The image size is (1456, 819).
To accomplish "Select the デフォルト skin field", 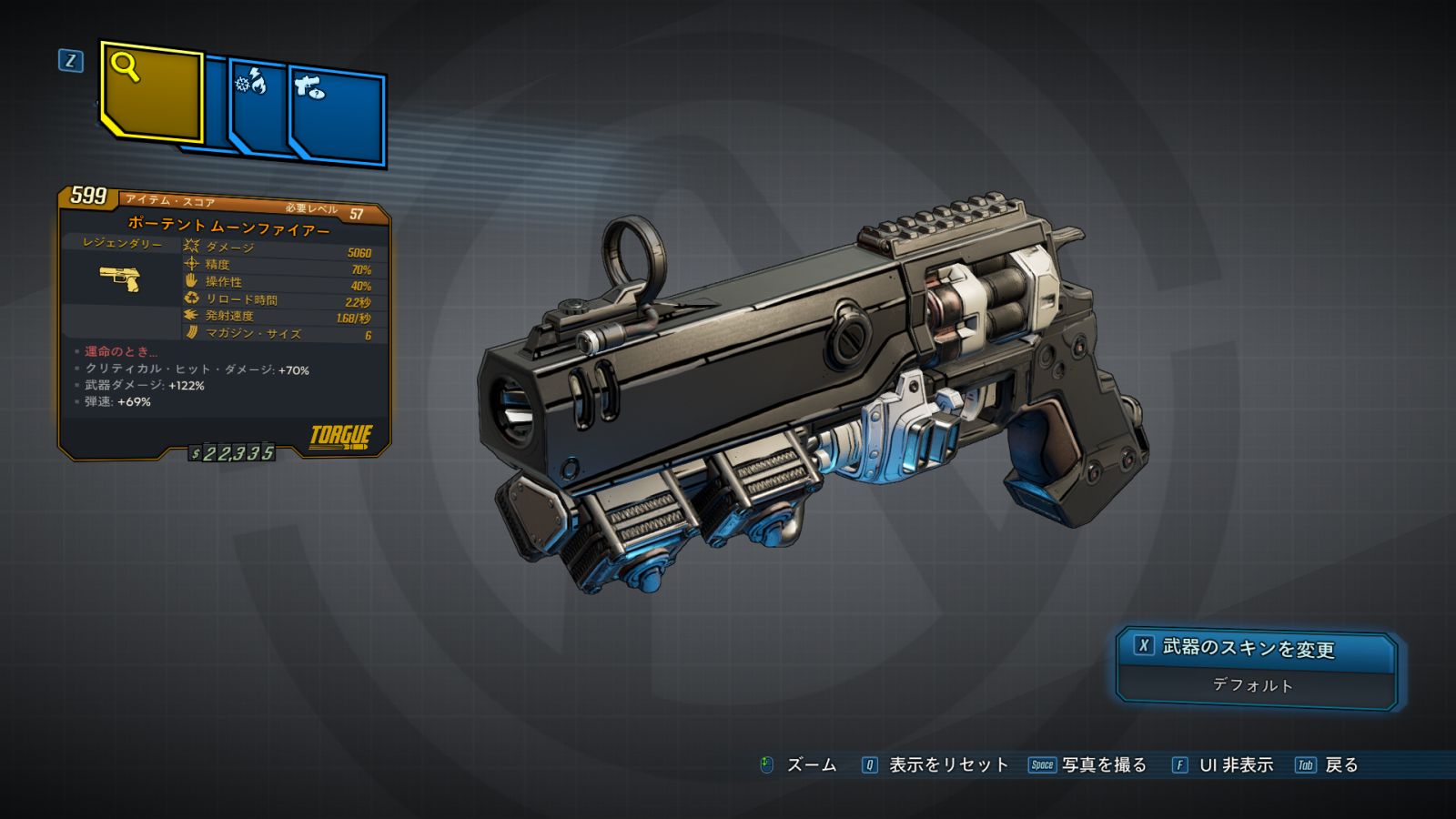I will tap(1253, 686).
